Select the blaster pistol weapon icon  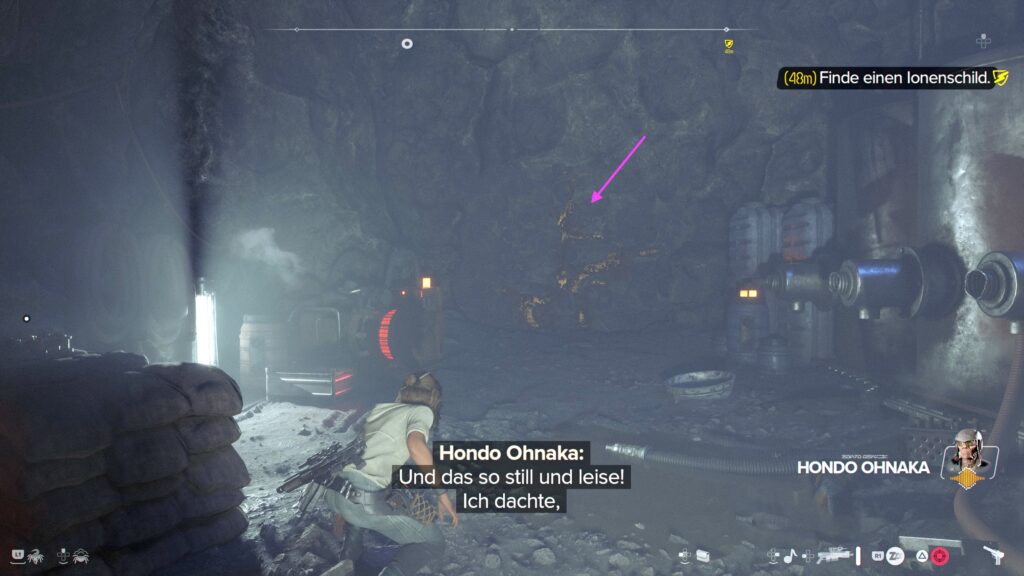995,554
